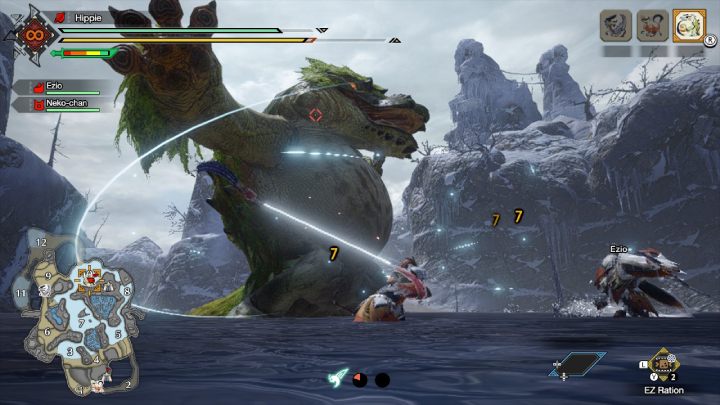The height and width of the screenshot is (405, 720).
Task: Open the empty action bar panel
Action: (577, 364)
